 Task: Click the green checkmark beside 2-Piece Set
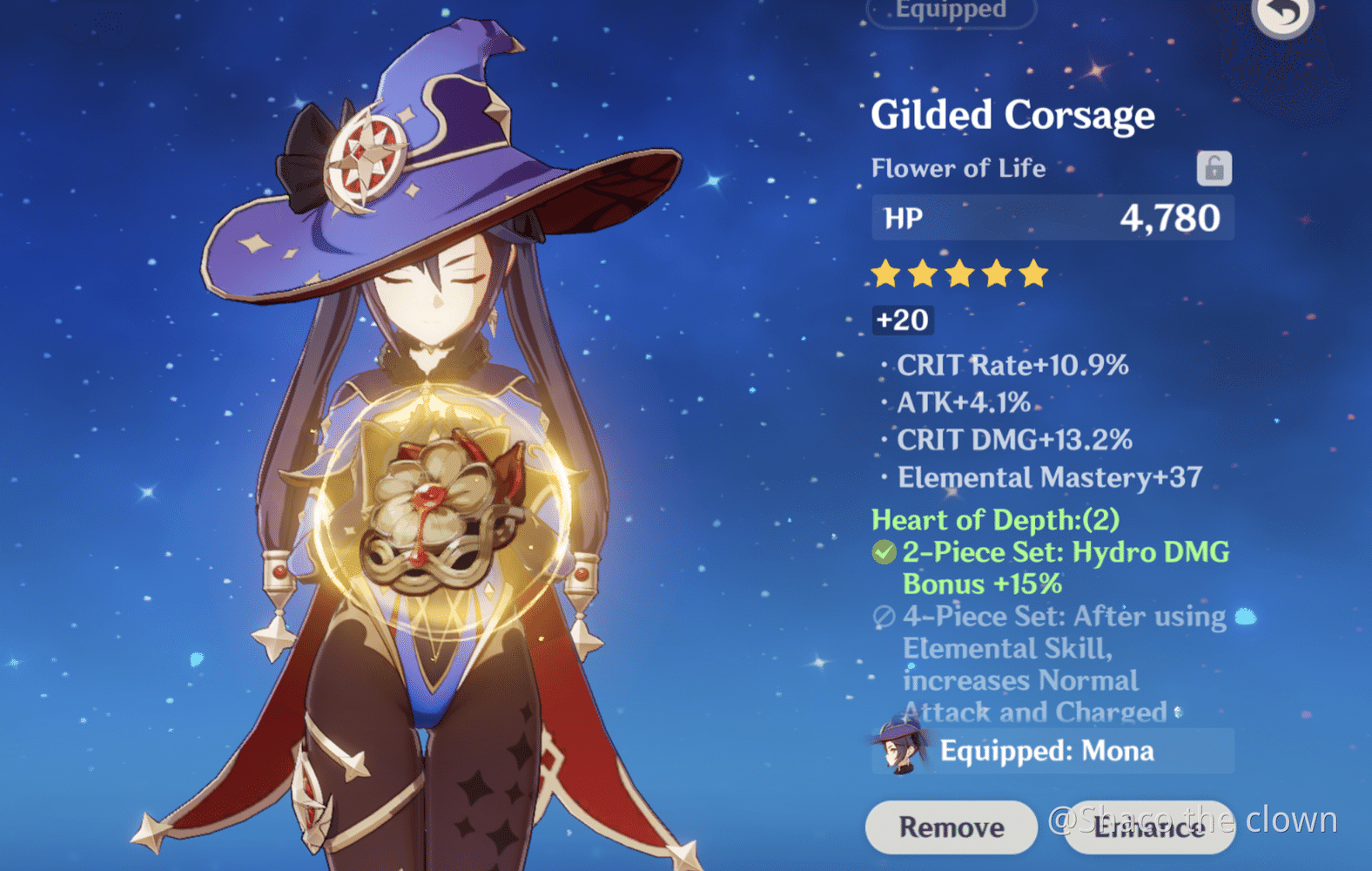click(x=884, y=551)
